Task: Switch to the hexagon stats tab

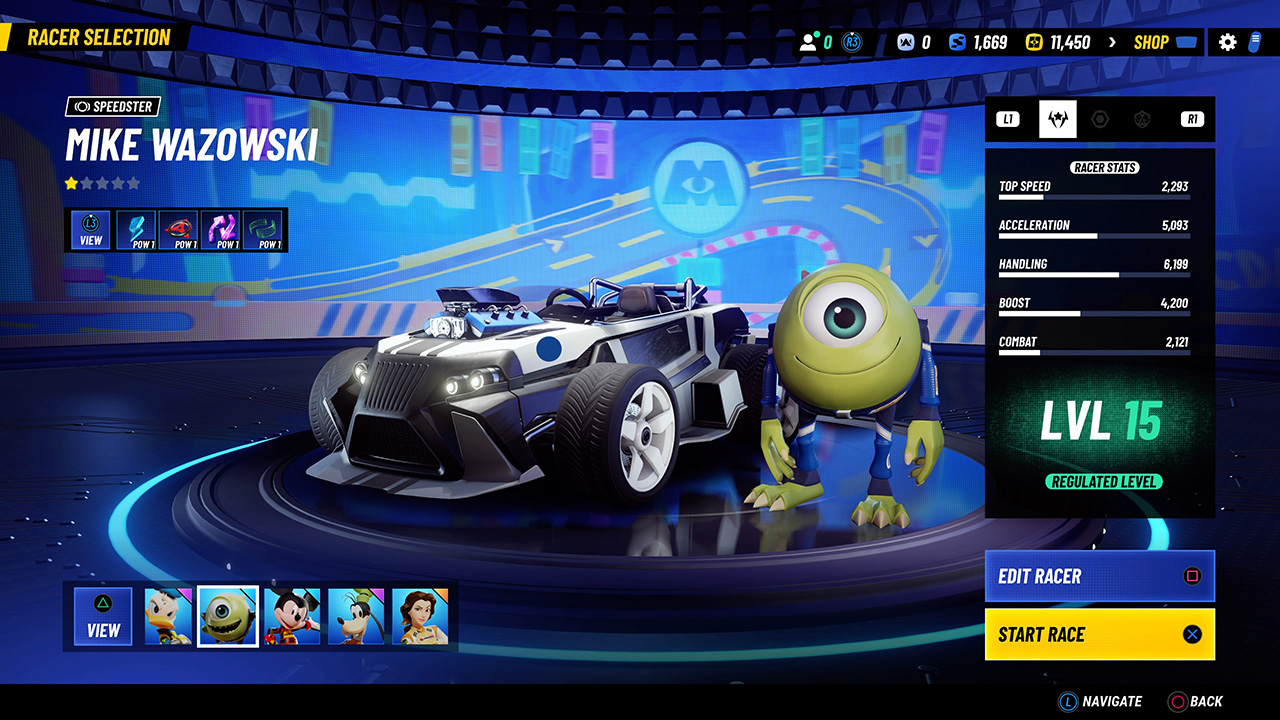Action: 1100,119
